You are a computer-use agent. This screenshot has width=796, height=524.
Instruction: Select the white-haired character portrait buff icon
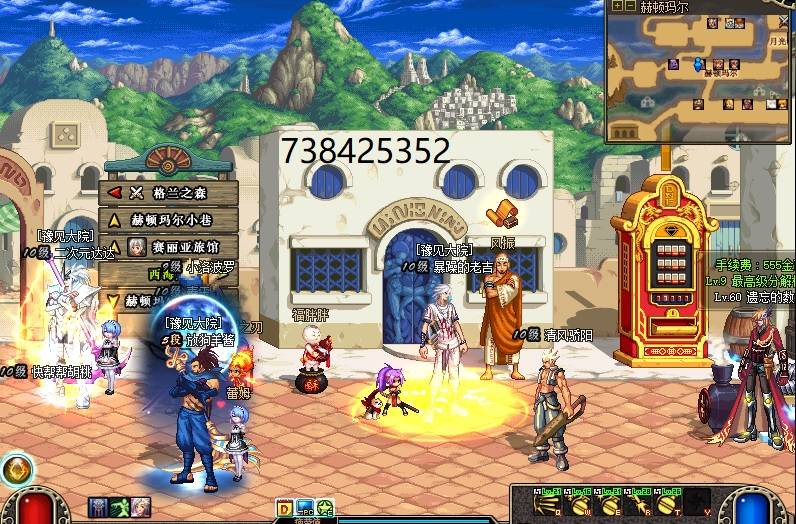pyautogui.click(x=140, y=507)
